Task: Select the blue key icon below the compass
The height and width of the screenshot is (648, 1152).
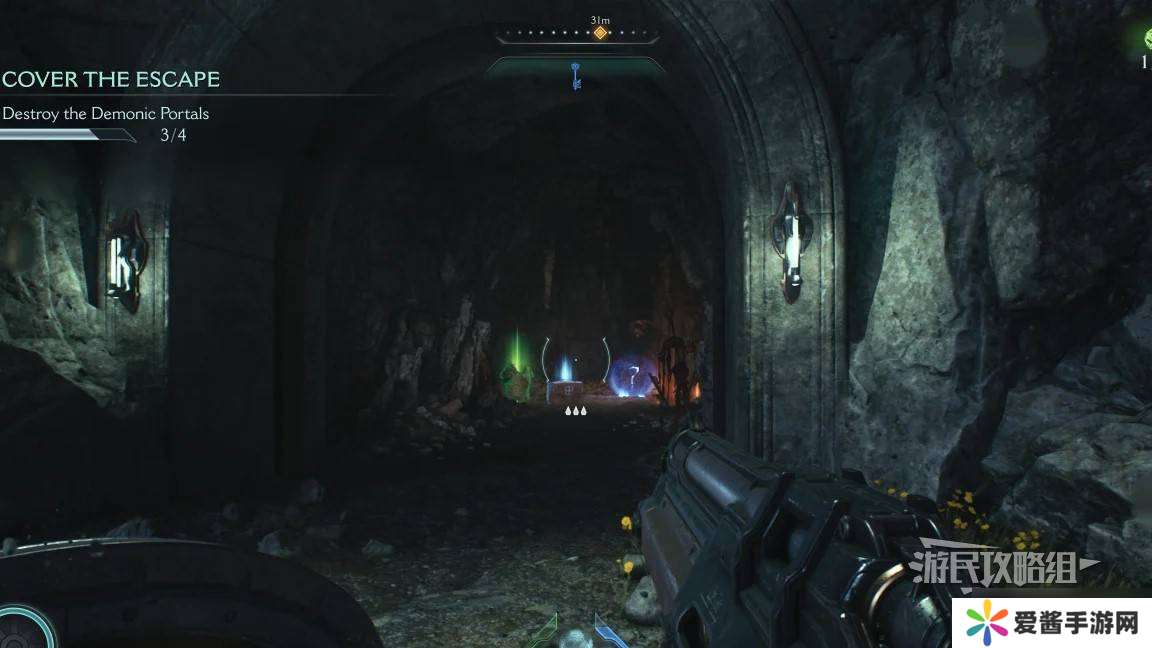Action: click(x=576, y=73)
